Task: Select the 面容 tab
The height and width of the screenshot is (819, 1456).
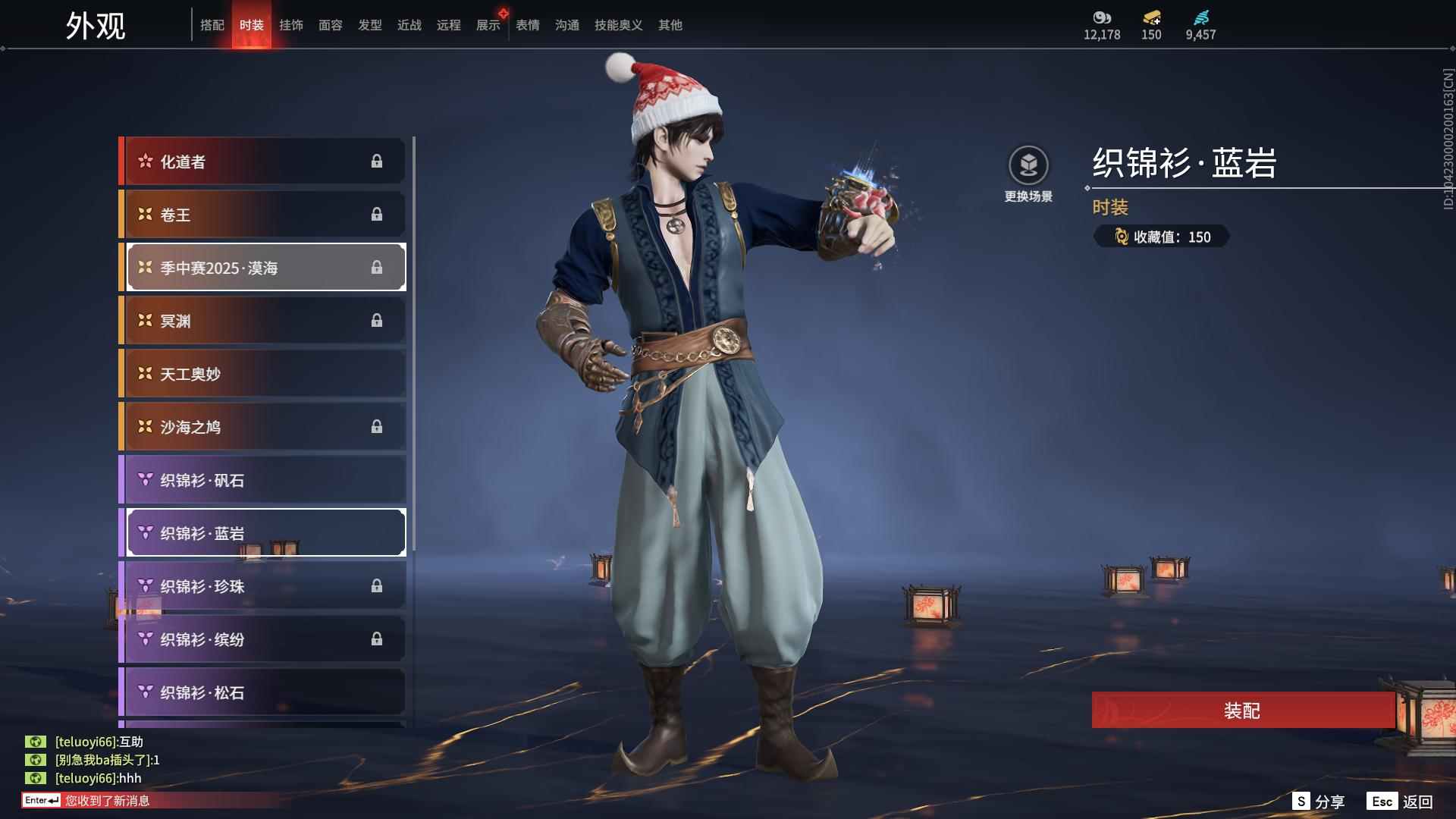Action: [x=331, y=25]
